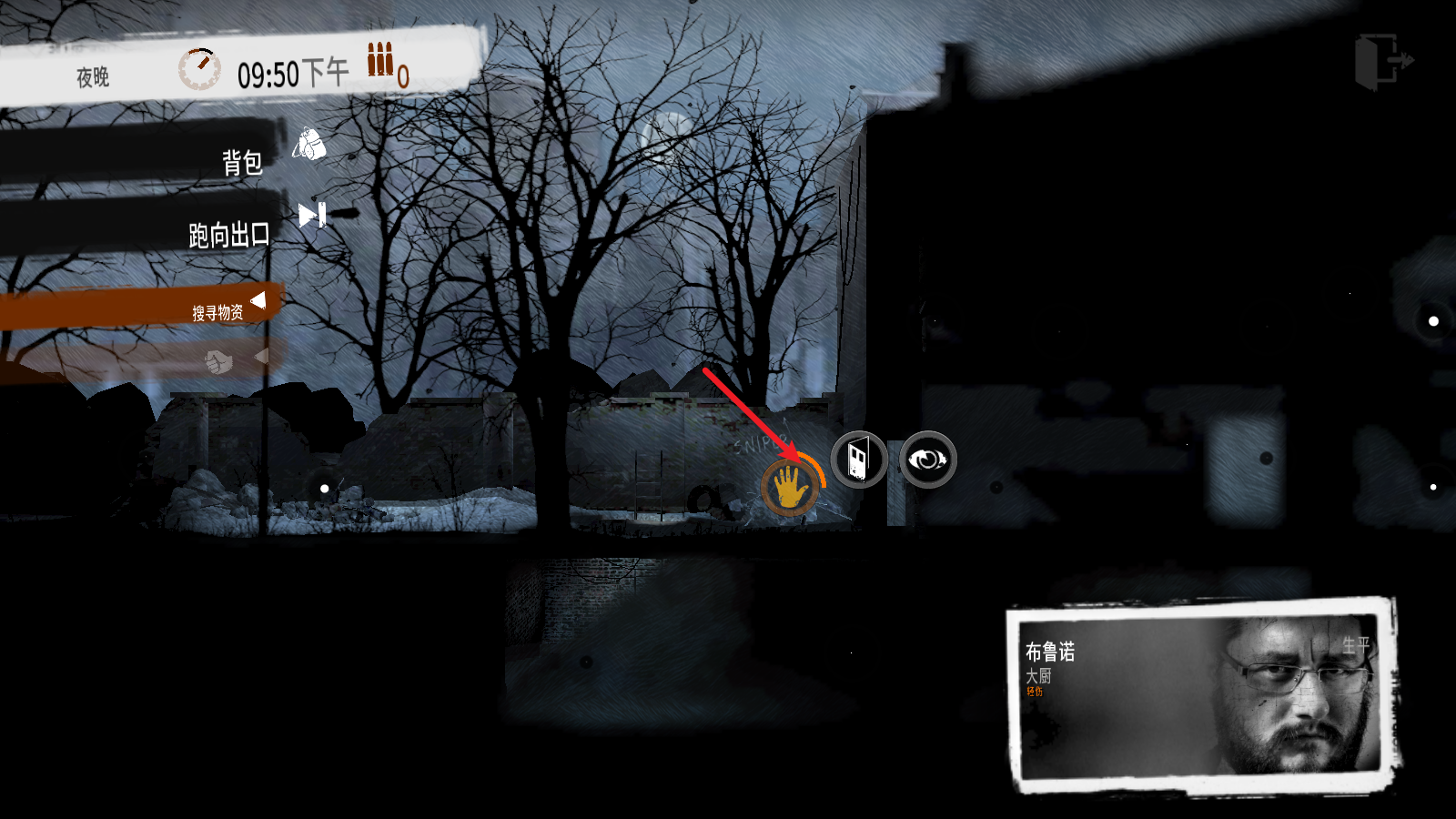Open 生平 bio on the character card
This screenshot has height=819, width=1456.
1355,644
